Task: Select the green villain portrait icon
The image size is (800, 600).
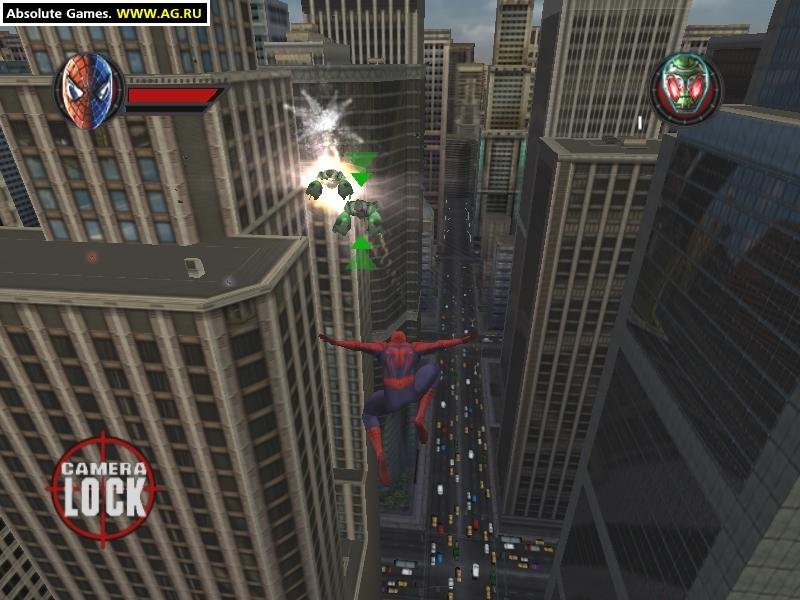Action: click(687, 88)
